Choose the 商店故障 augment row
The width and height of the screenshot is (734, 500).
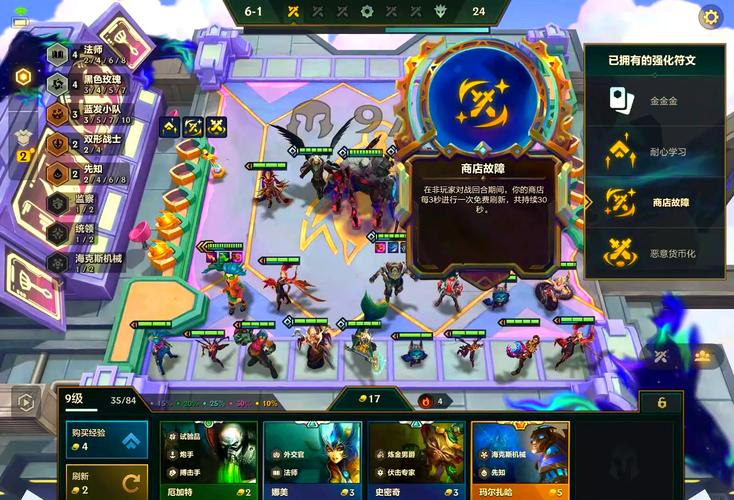pyautogui.click(x=658, y=202)
